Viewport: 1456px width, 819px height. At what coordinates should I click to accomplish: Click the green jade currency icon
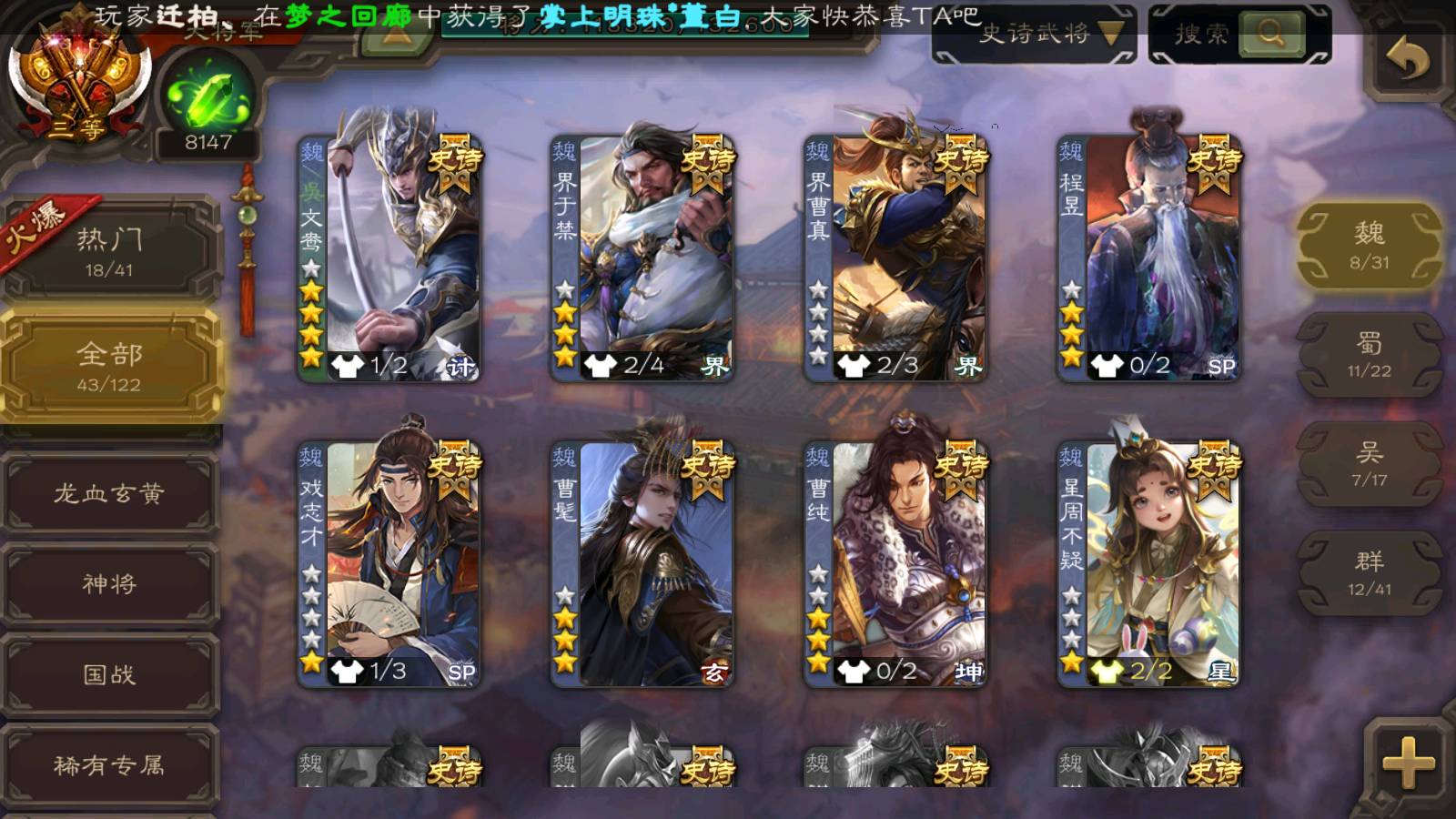coord(208,98)
